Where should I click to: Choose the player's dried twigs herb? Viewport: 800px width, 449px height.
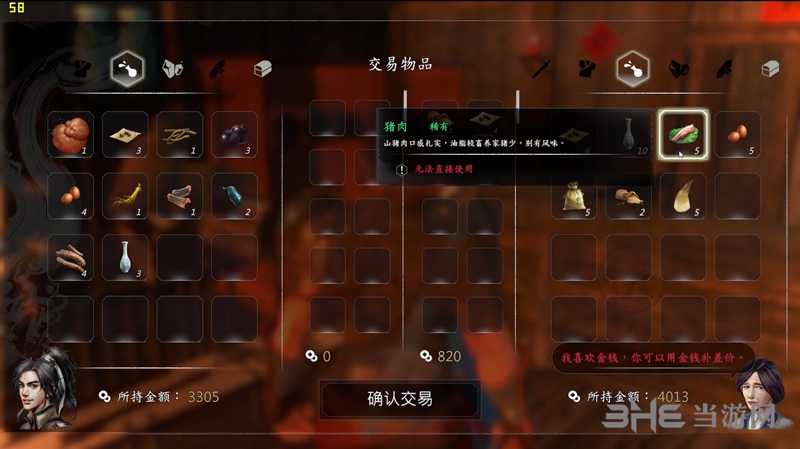(179, 135)
